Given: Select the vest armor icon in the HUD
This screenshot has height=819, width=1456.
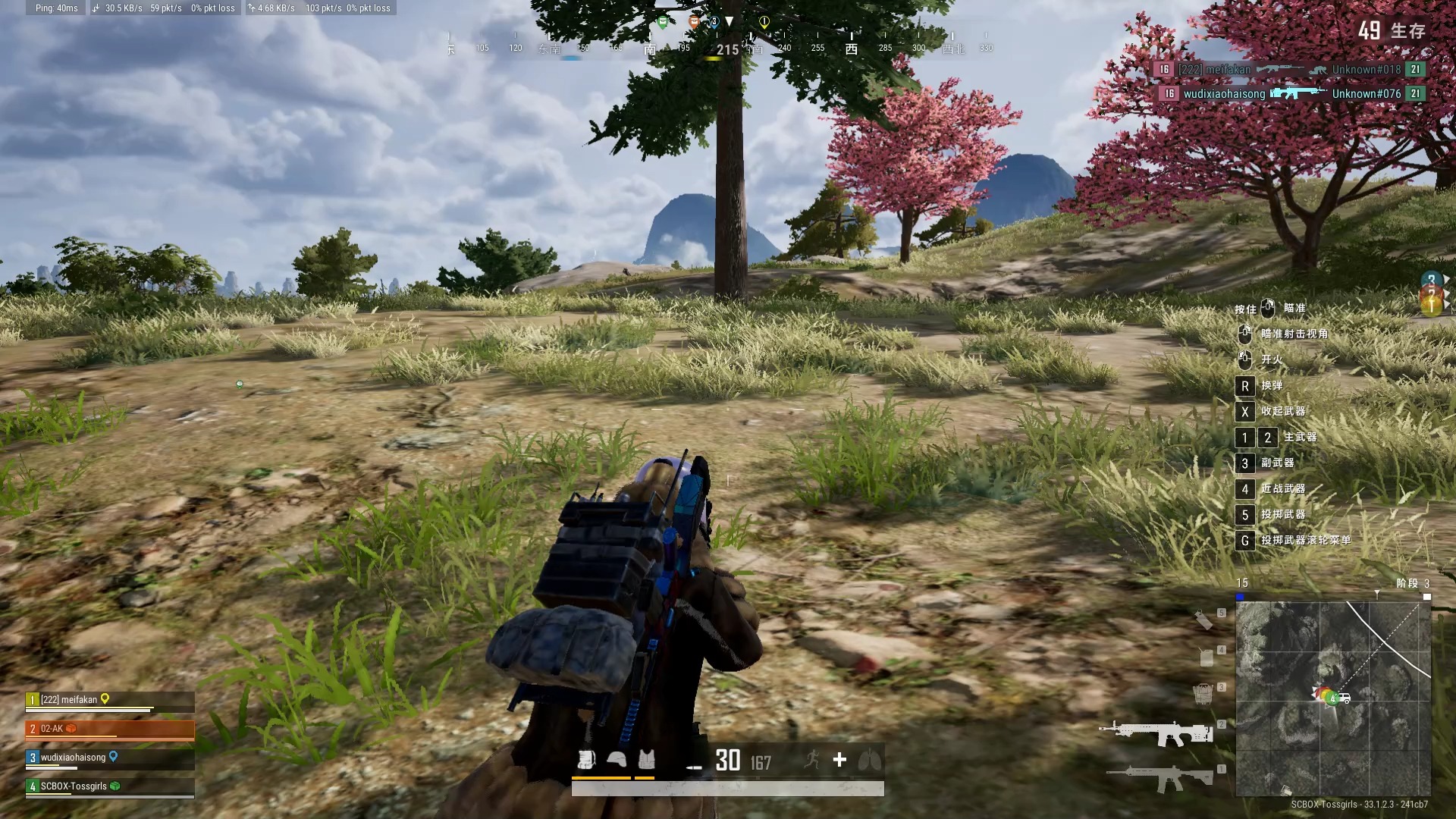Looking at the screenshot, I should click(646, 759).
